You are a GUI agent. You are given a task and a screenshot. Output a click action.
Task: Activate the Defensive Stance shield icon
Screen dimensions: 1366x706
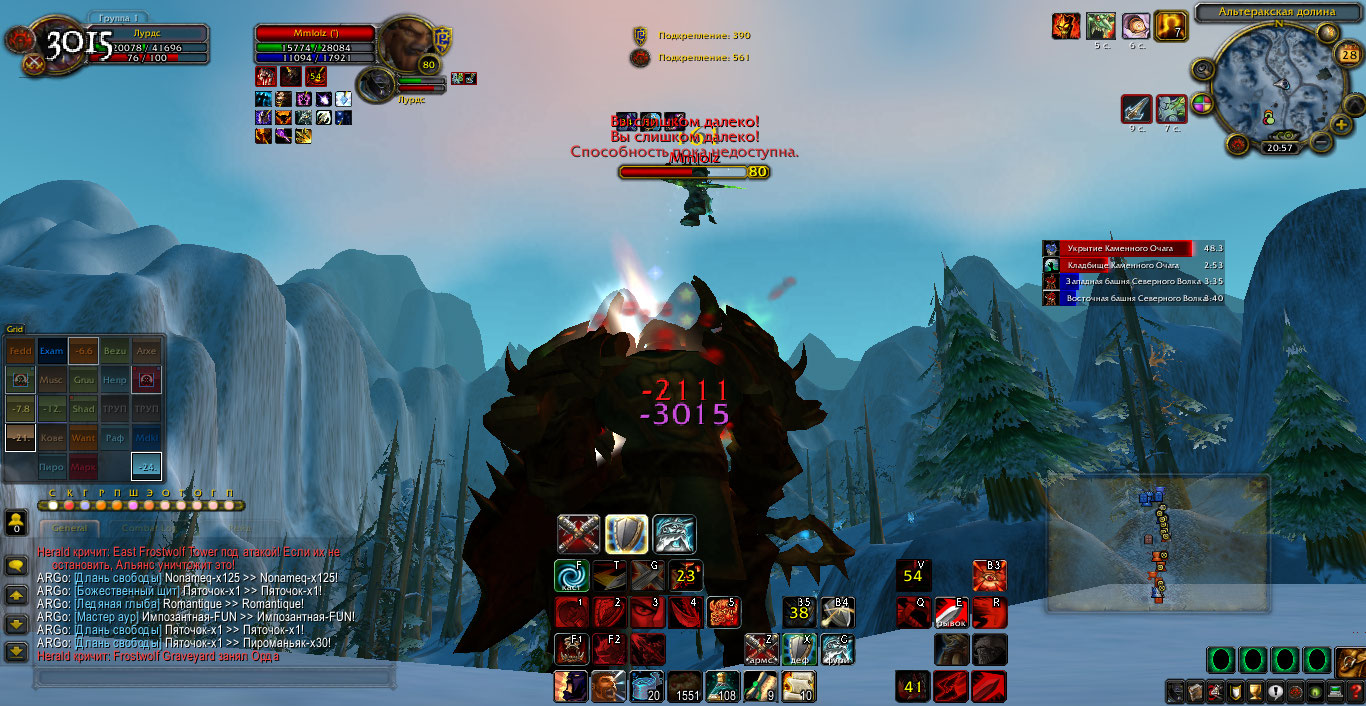tap(625, 534)
